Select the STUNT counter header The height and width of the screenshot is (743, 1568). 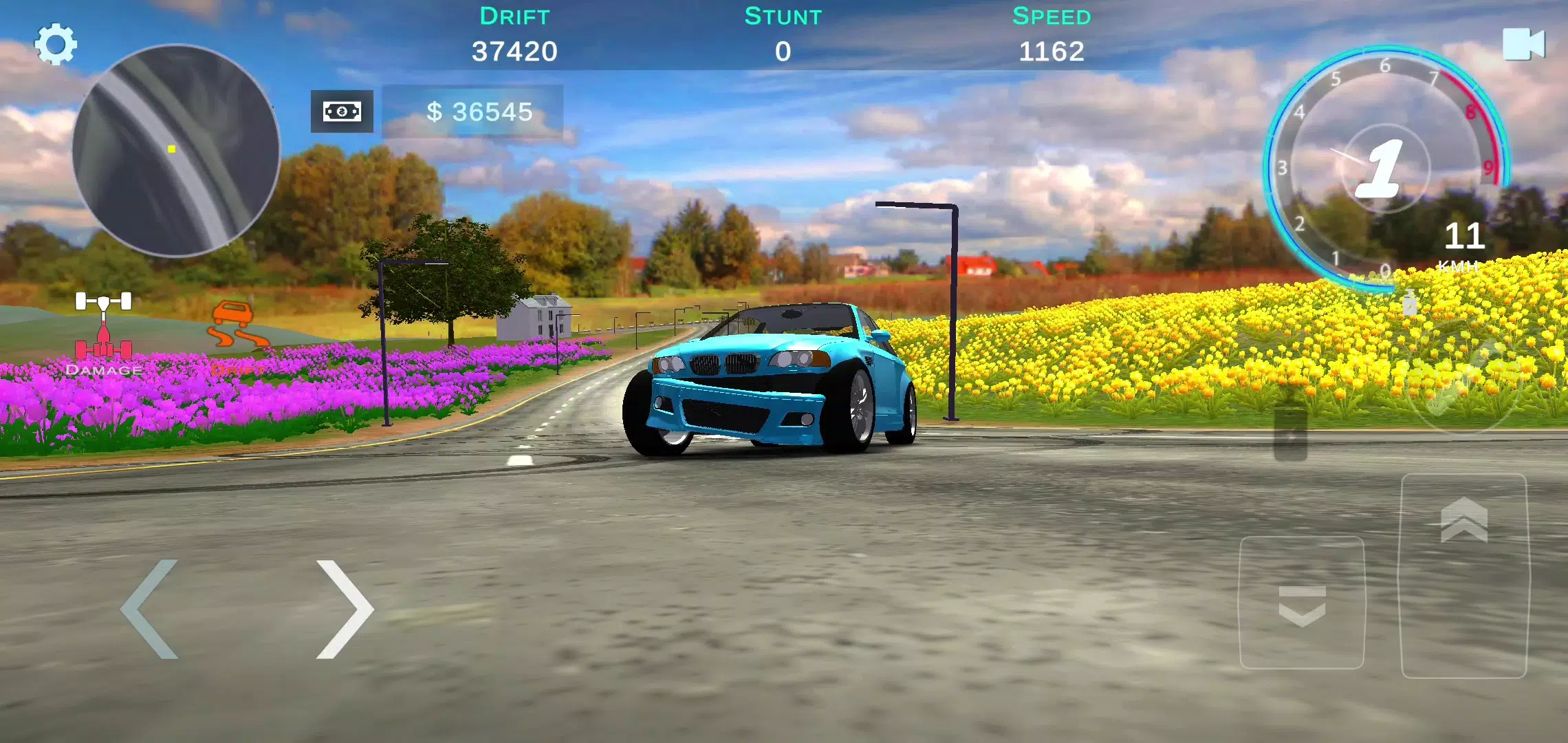pos(782,17)
